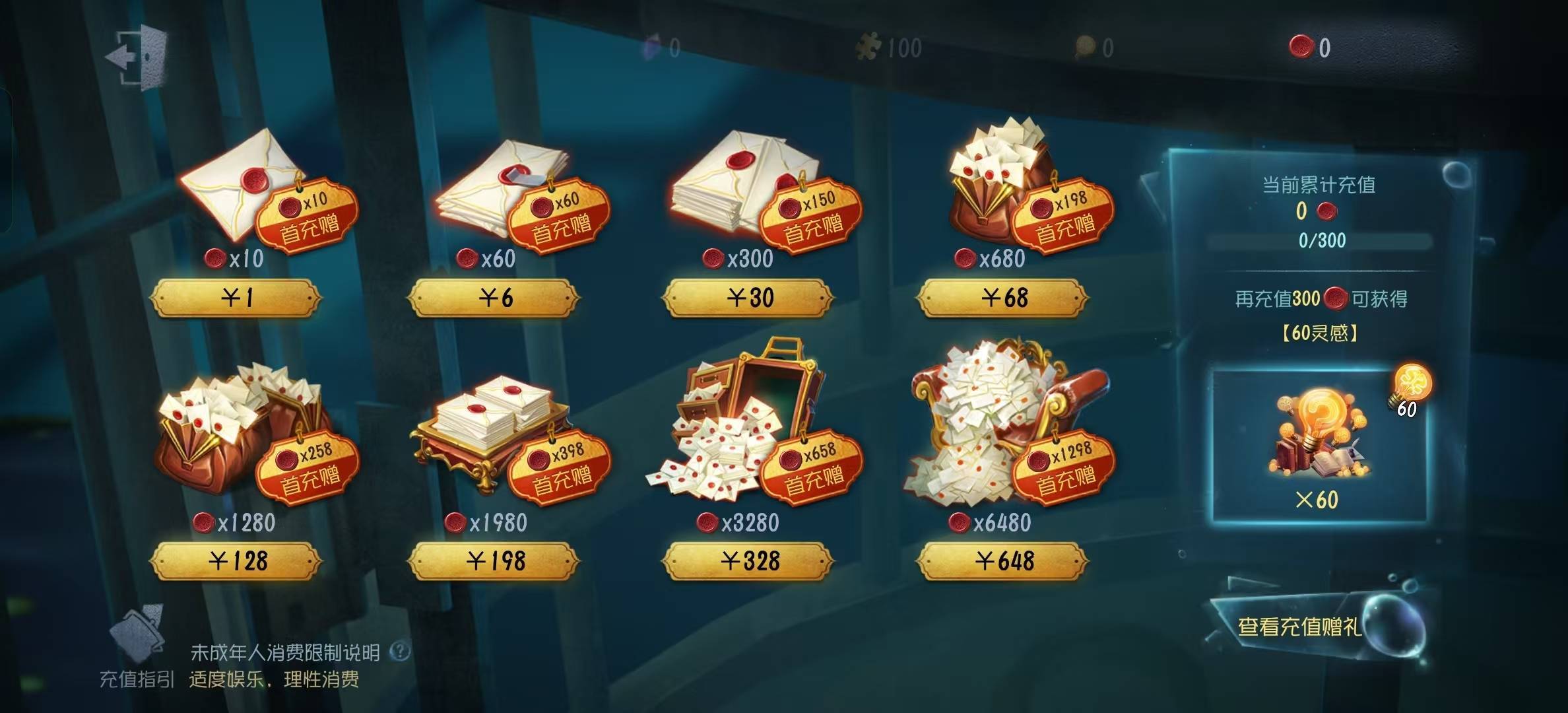Buy the ¥648 top recharge pack
Screen dimensions: 1568x713
click(1003, 562)
